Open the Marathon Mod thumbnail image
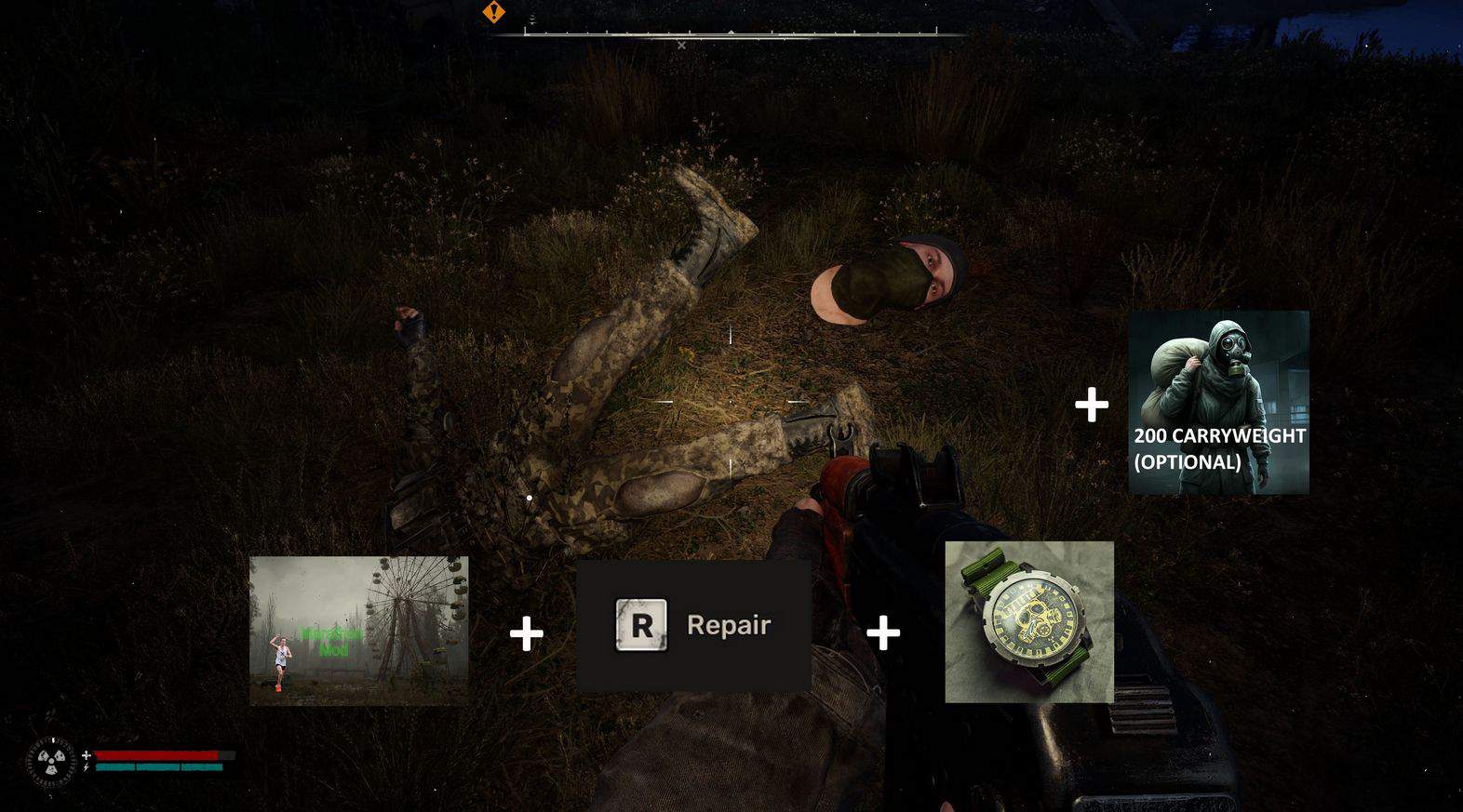 [360, 629]
